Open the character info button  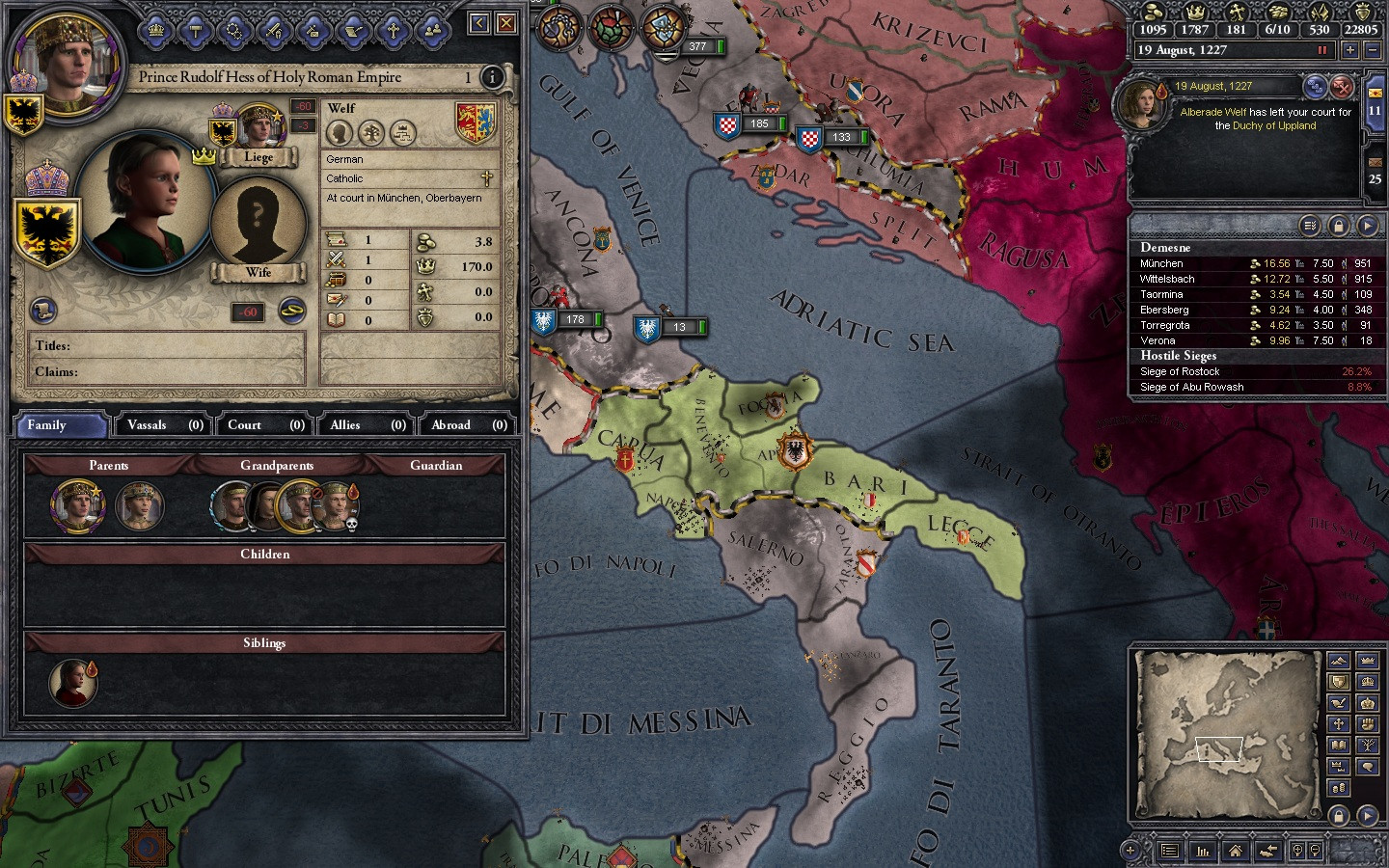492,77
